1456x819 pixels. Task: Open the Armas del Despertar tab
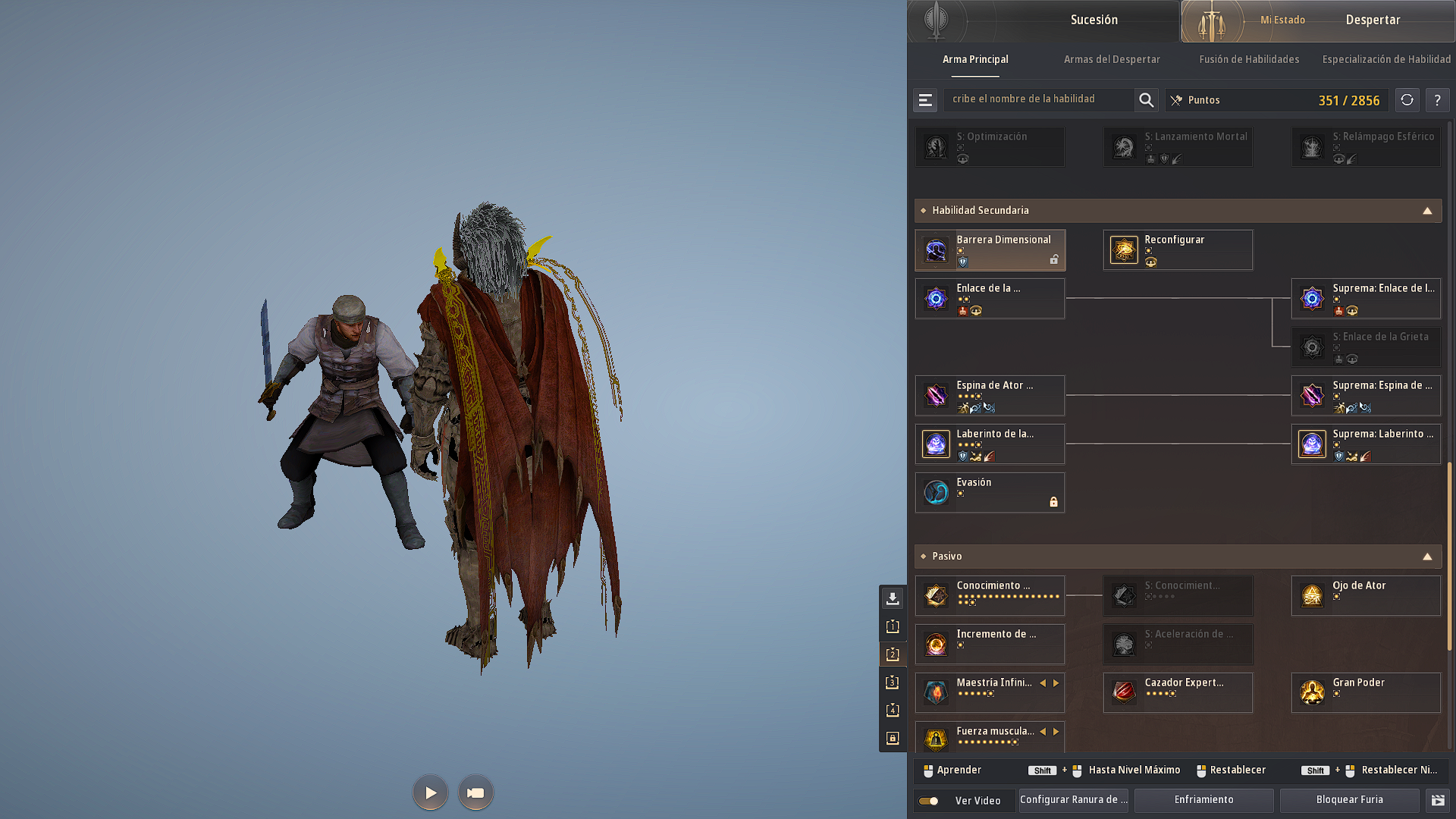(x=1112, y=59)
